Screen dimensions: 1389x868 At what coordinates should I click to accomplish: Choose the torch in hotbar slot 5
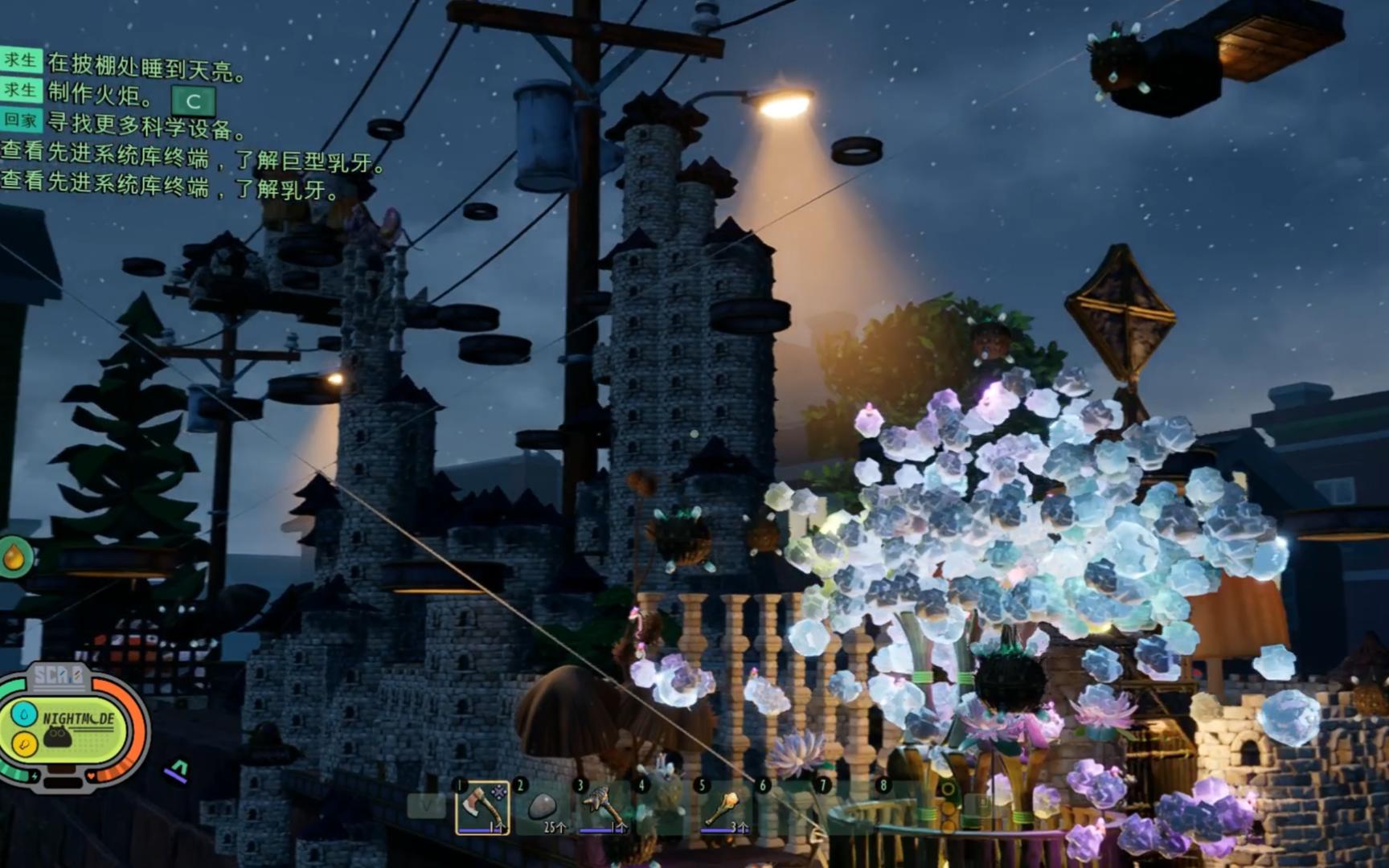point(723,806)
